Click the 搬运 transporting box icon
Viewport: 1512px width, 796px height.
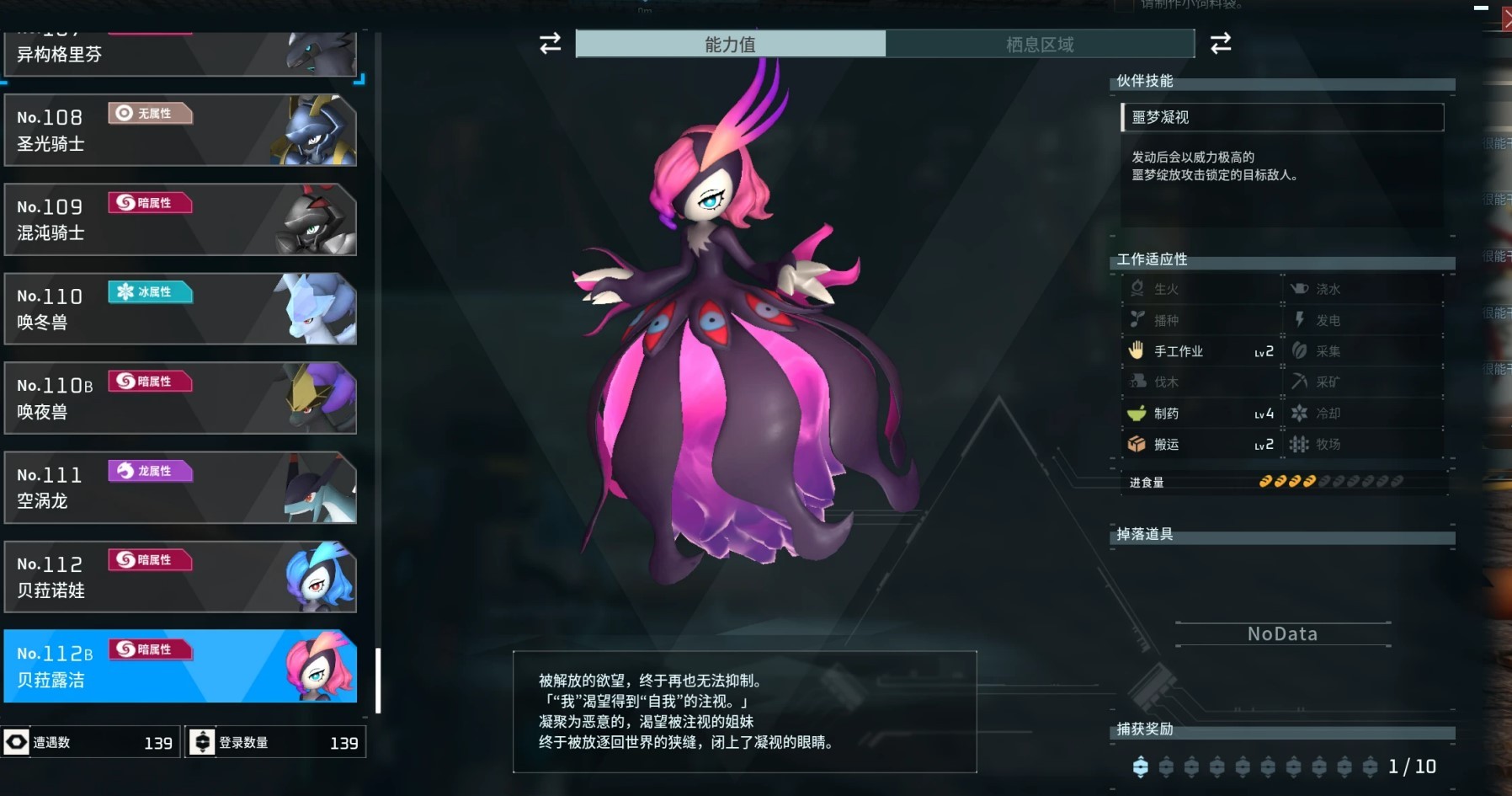1137,444
